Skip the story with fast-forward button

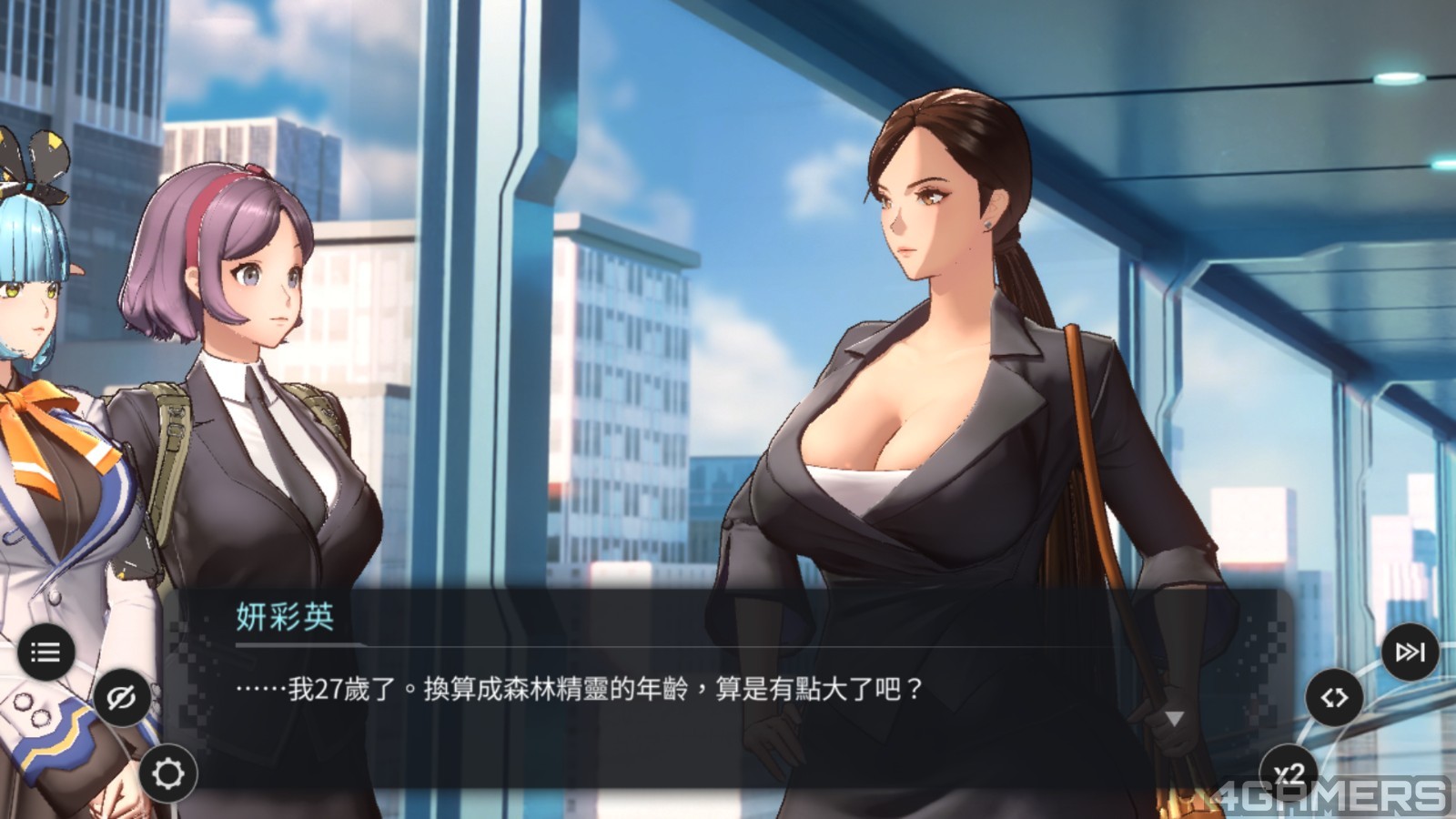[1410, 652]
